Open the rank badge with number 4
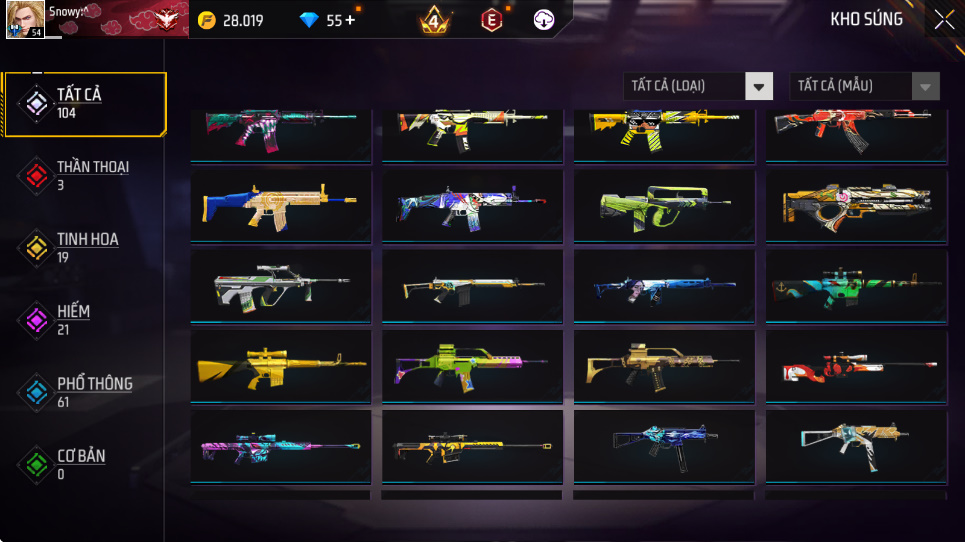This screenshot has height=542, width=965. click(434, 20)
